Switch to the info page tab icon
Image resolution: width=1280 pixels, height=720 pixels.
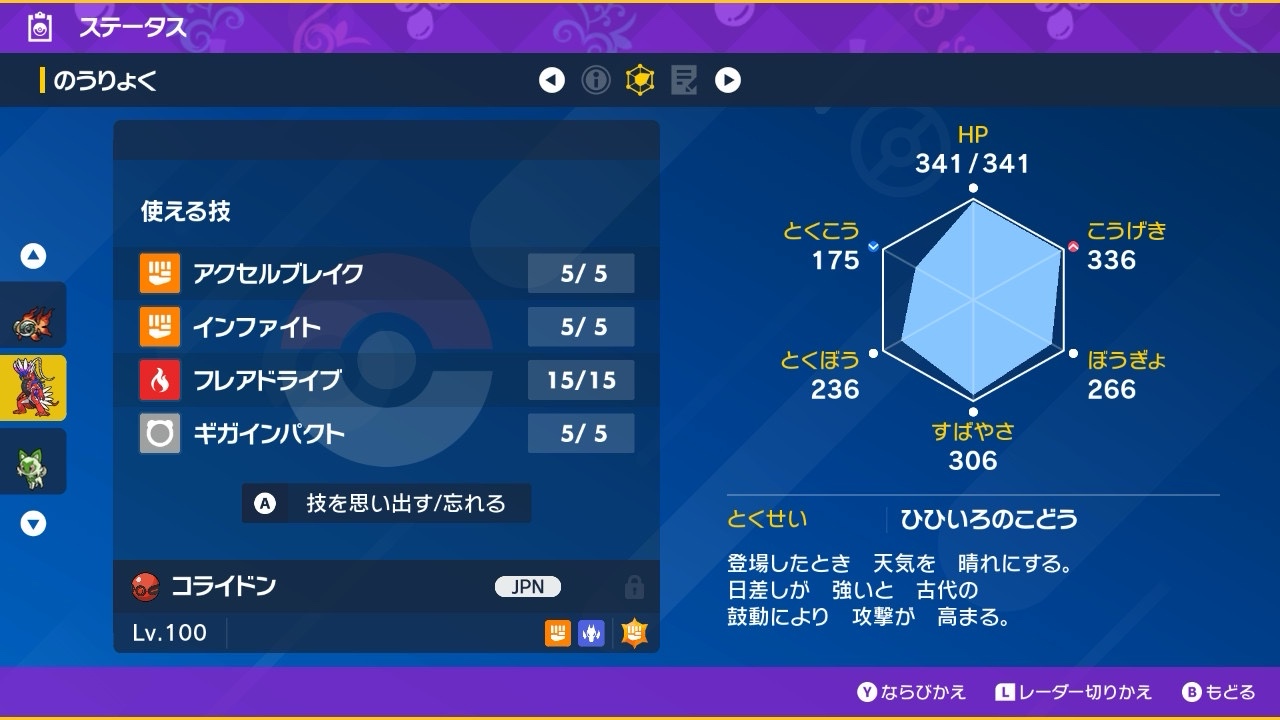point(596,80)
